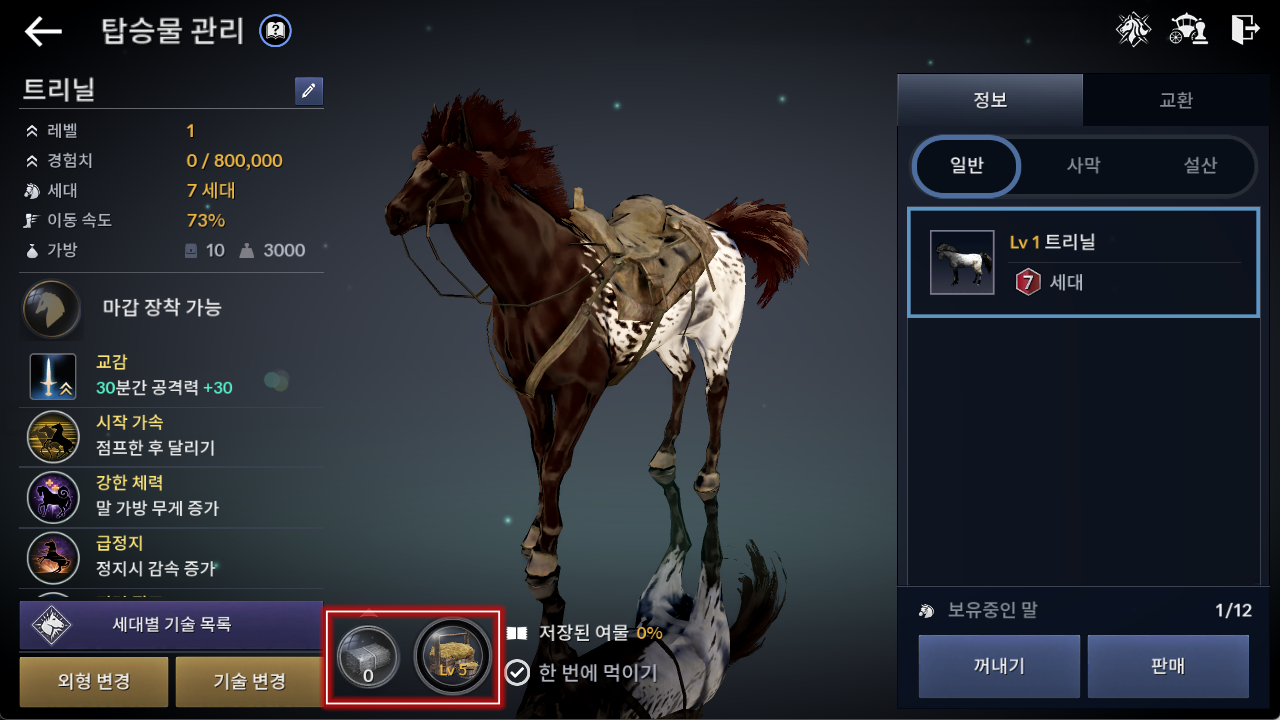Open the 세대별 기술 목록 list
The width and height of the screenshot is (1280, 720).
[x=171, y=625]
